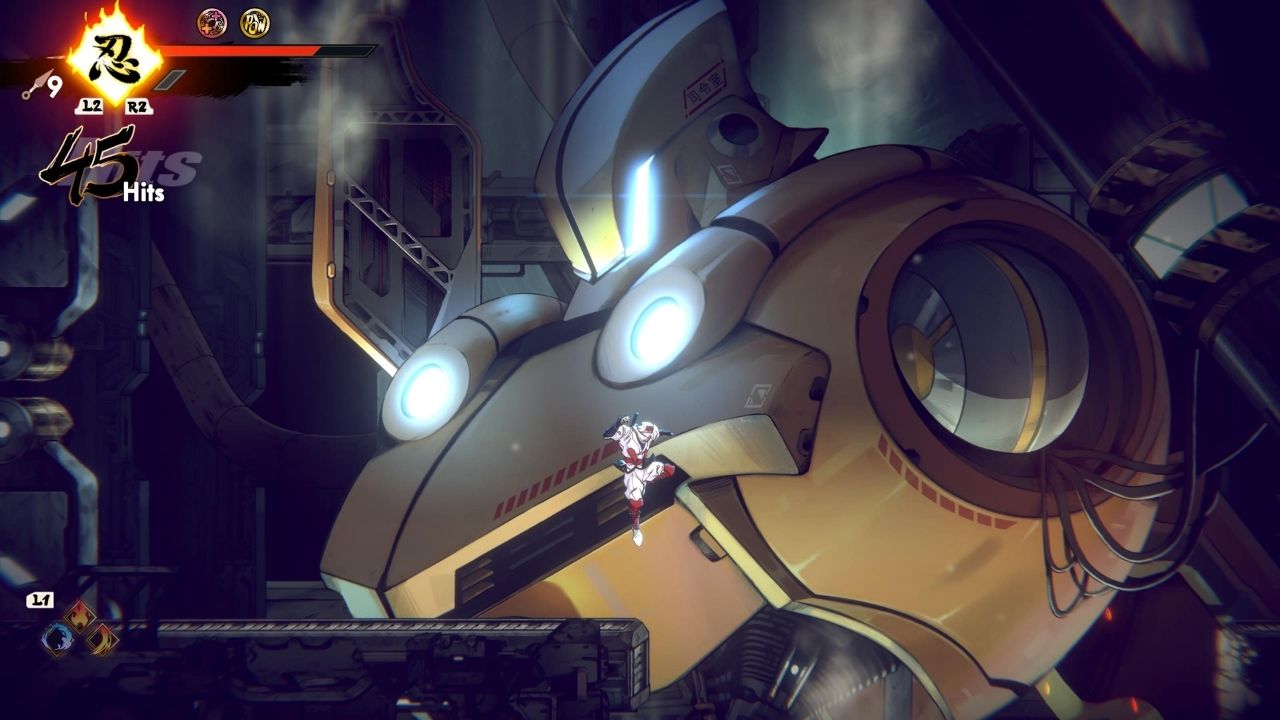The height and width of the screenshot is (720, 1280).
Task: Click the gold POW buff icon
Action: (x=255, y=22)
